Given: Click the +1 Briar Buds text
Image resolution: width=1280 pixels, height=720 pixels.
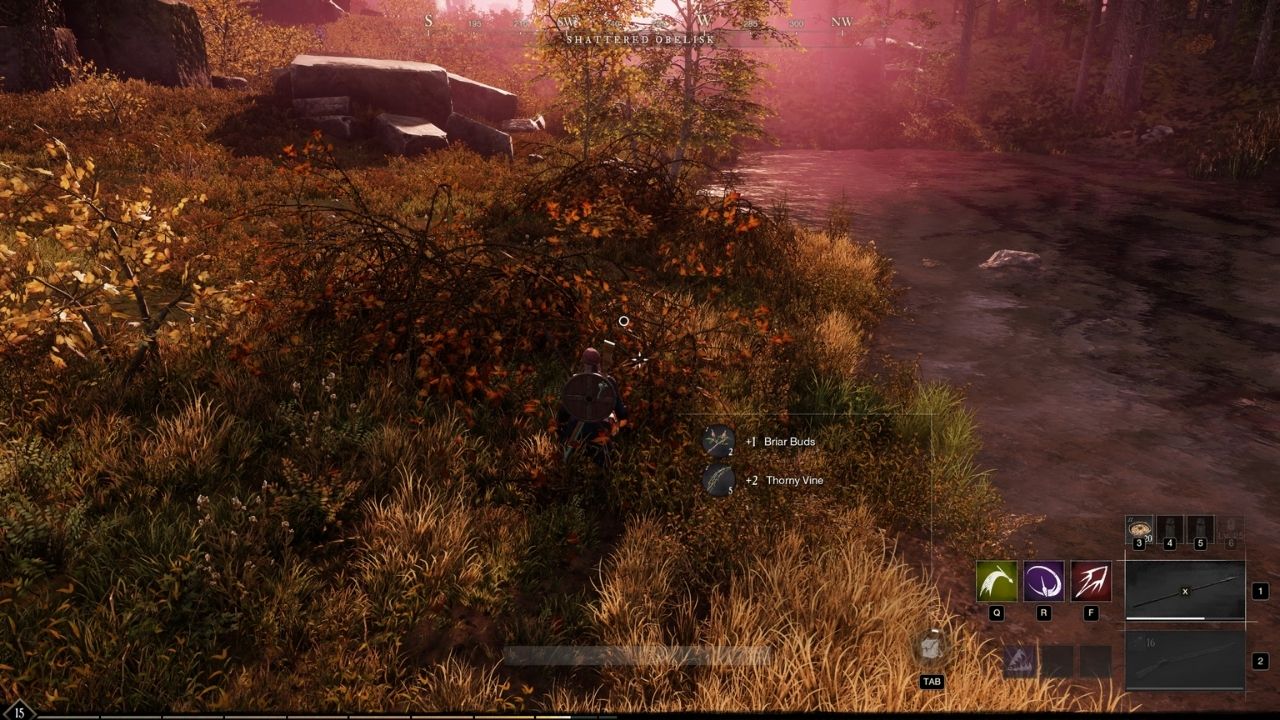Looking at the screenshot, I should pyautogui.click(x=782, y=441).
